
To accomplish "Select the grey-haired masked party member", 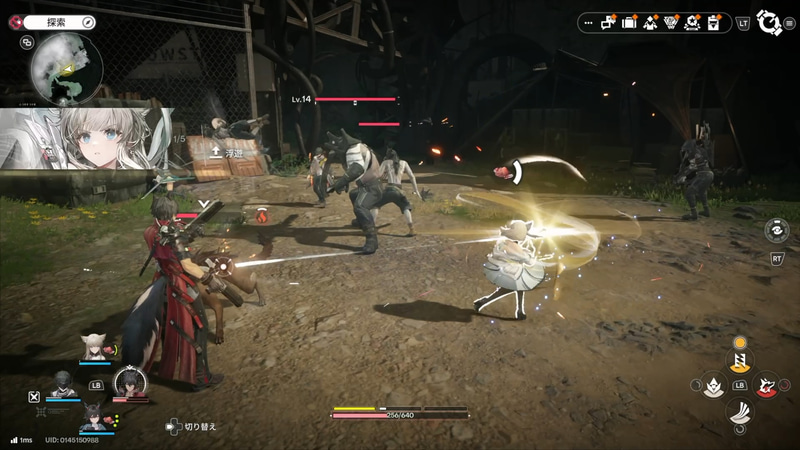I will pyautogui.click(x=63, y=383).
